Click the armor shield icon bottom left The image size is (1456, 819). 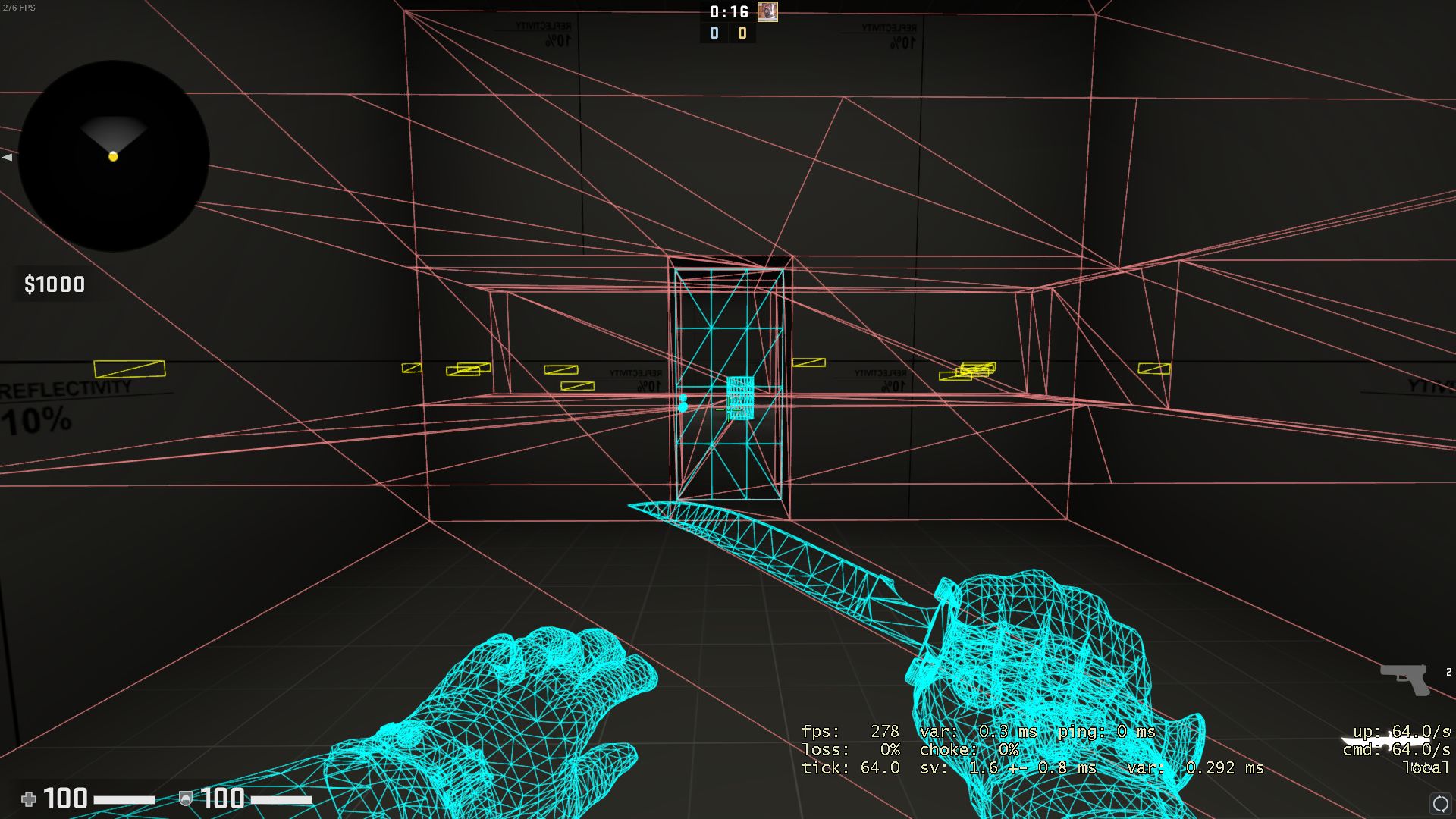(x=185, y=799)
